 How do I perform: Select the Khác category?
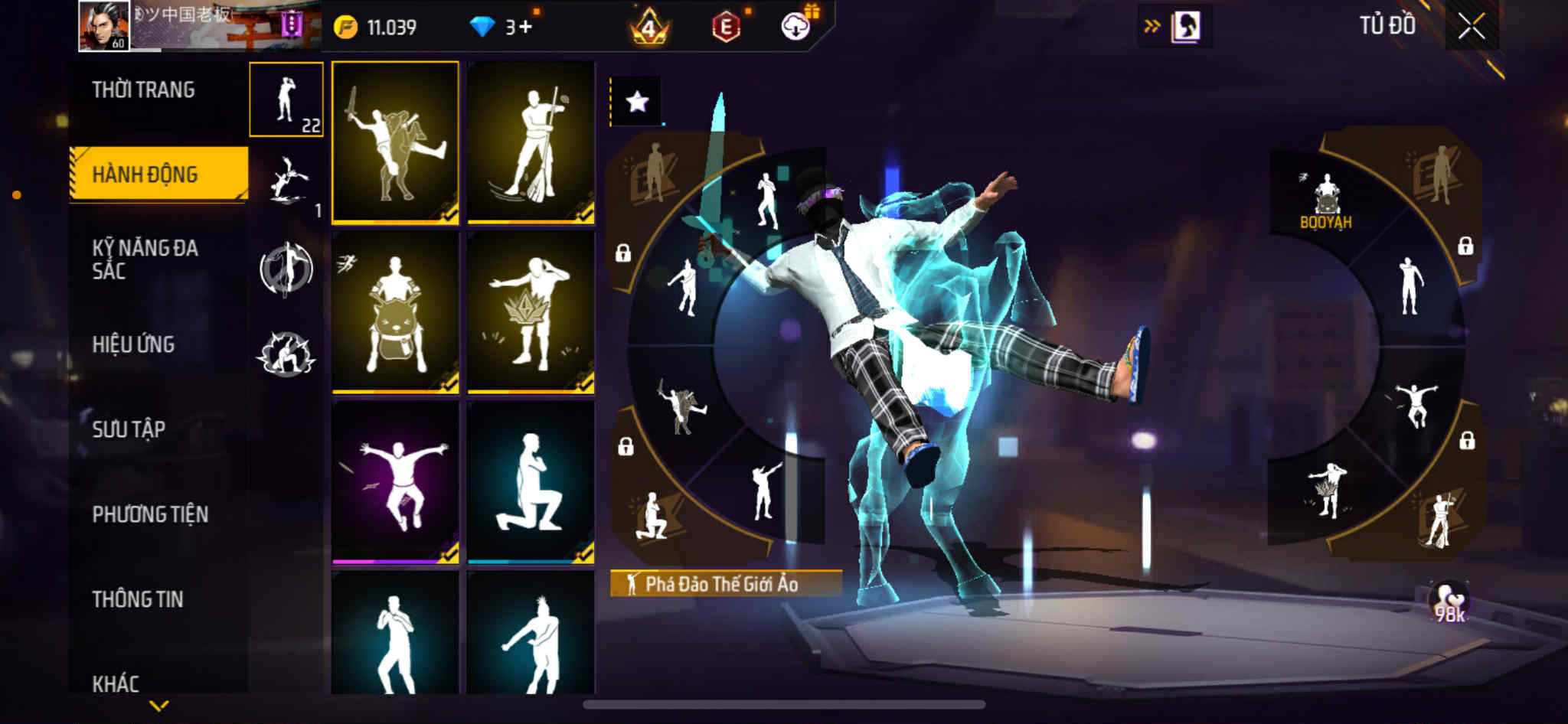click(x=116, y=683)
